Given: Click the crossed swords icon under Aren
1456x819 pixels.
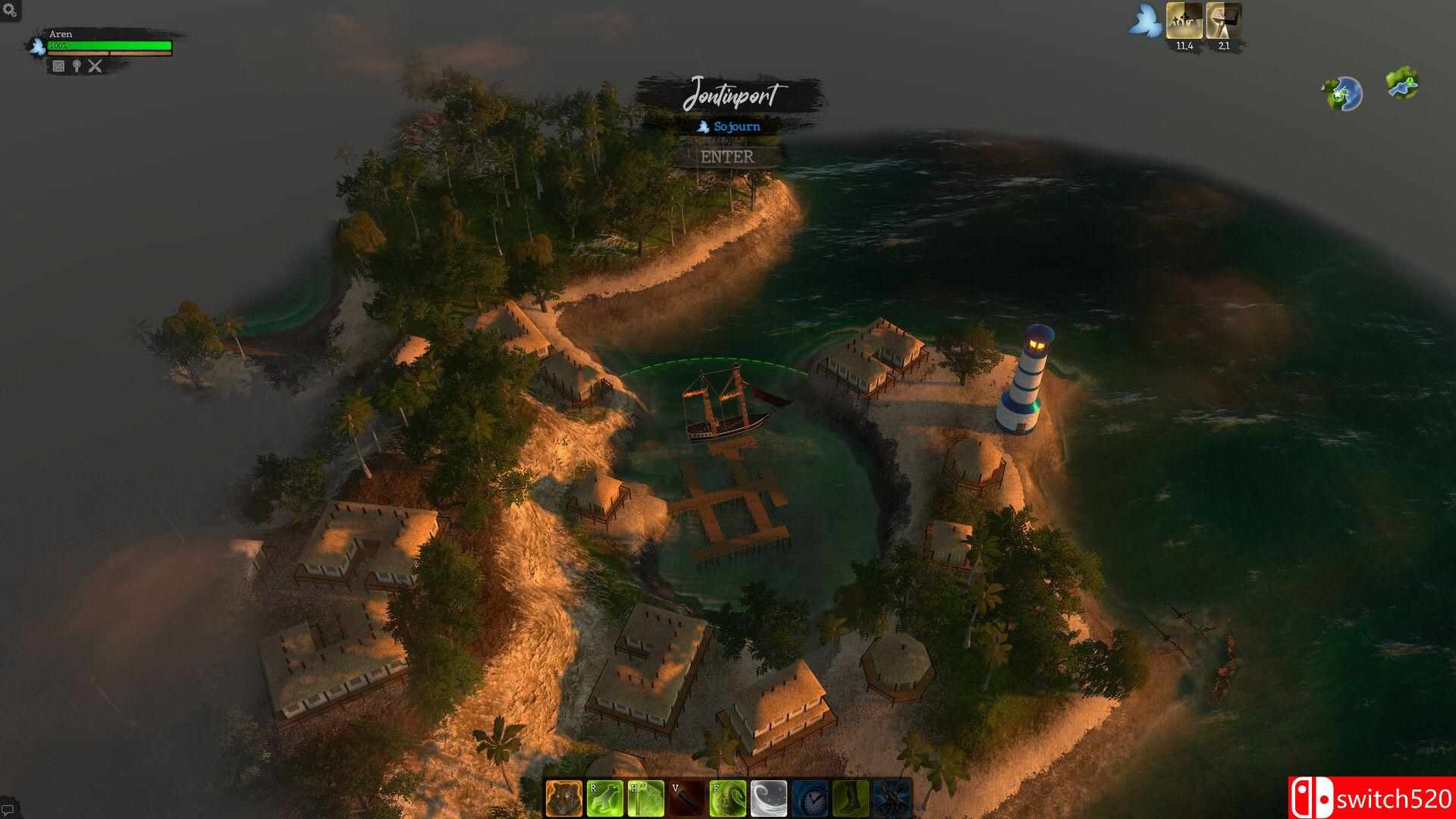Looking at the screenshot, I should (x=95, y=66).
